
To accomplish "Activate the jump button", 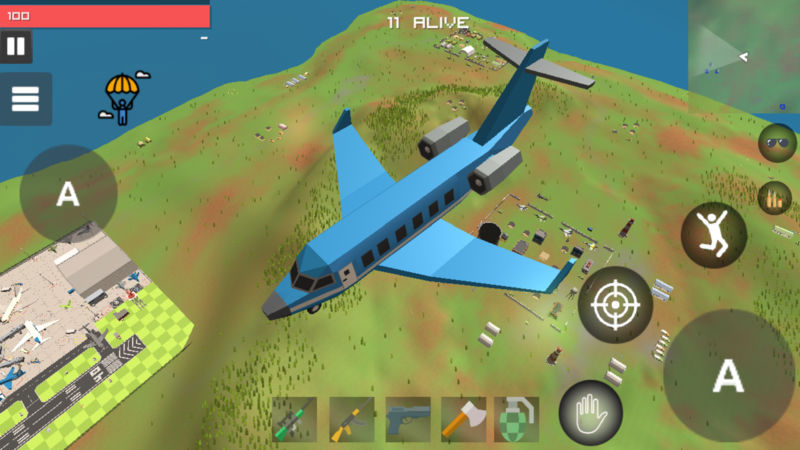I will point(714,234).
